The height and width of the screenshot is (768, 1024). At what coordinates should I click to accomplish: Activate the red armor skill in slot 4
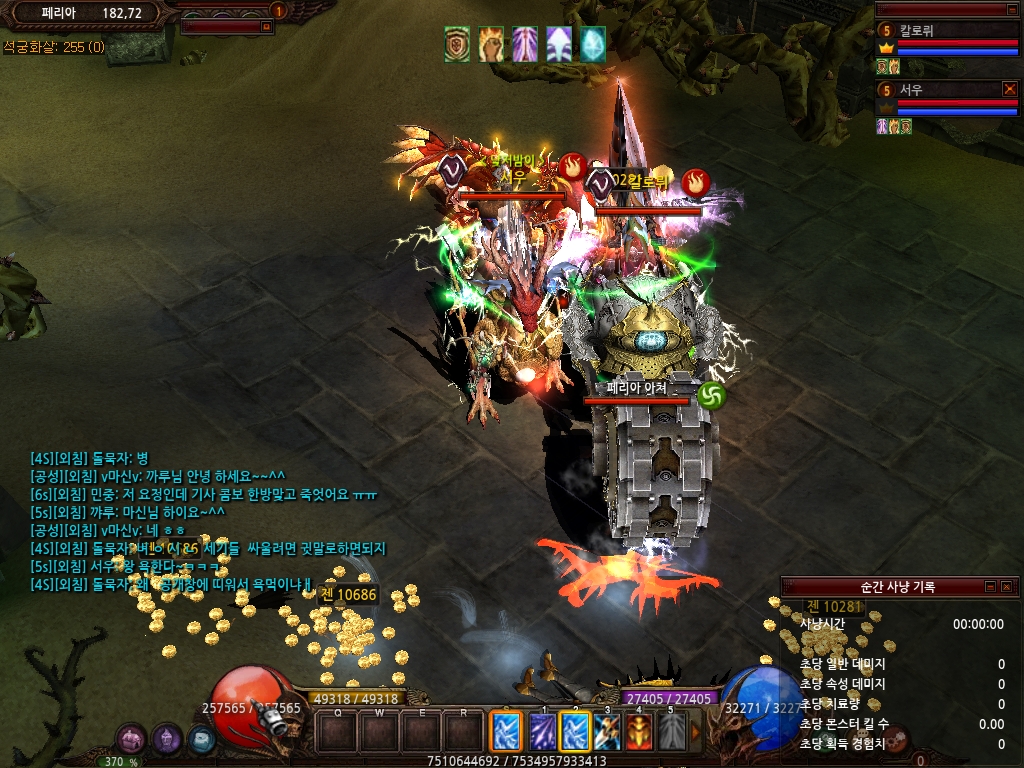639,731
